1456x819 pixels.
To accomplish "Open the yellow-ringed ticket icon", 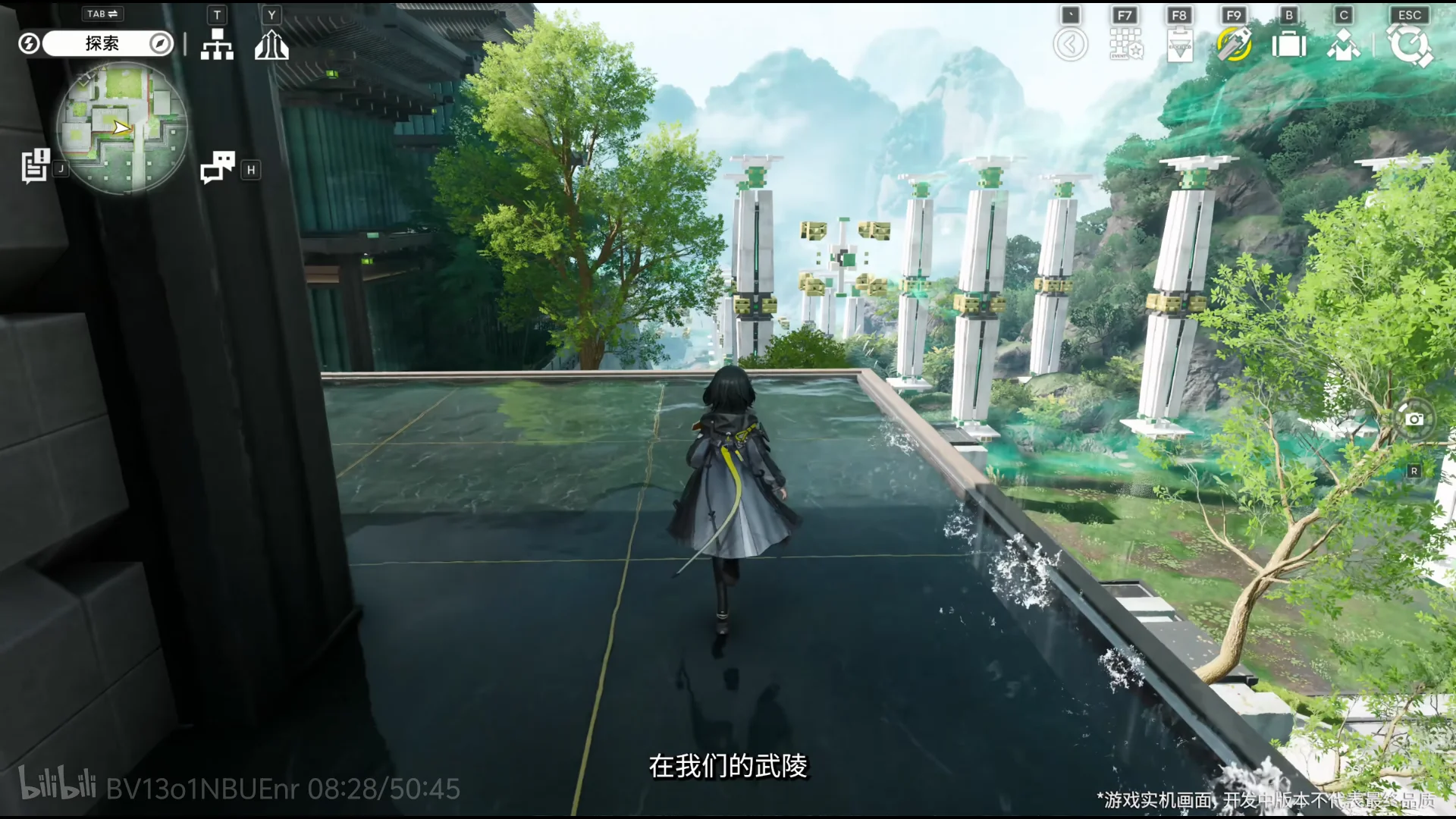I will click(x=1234, y=44).
